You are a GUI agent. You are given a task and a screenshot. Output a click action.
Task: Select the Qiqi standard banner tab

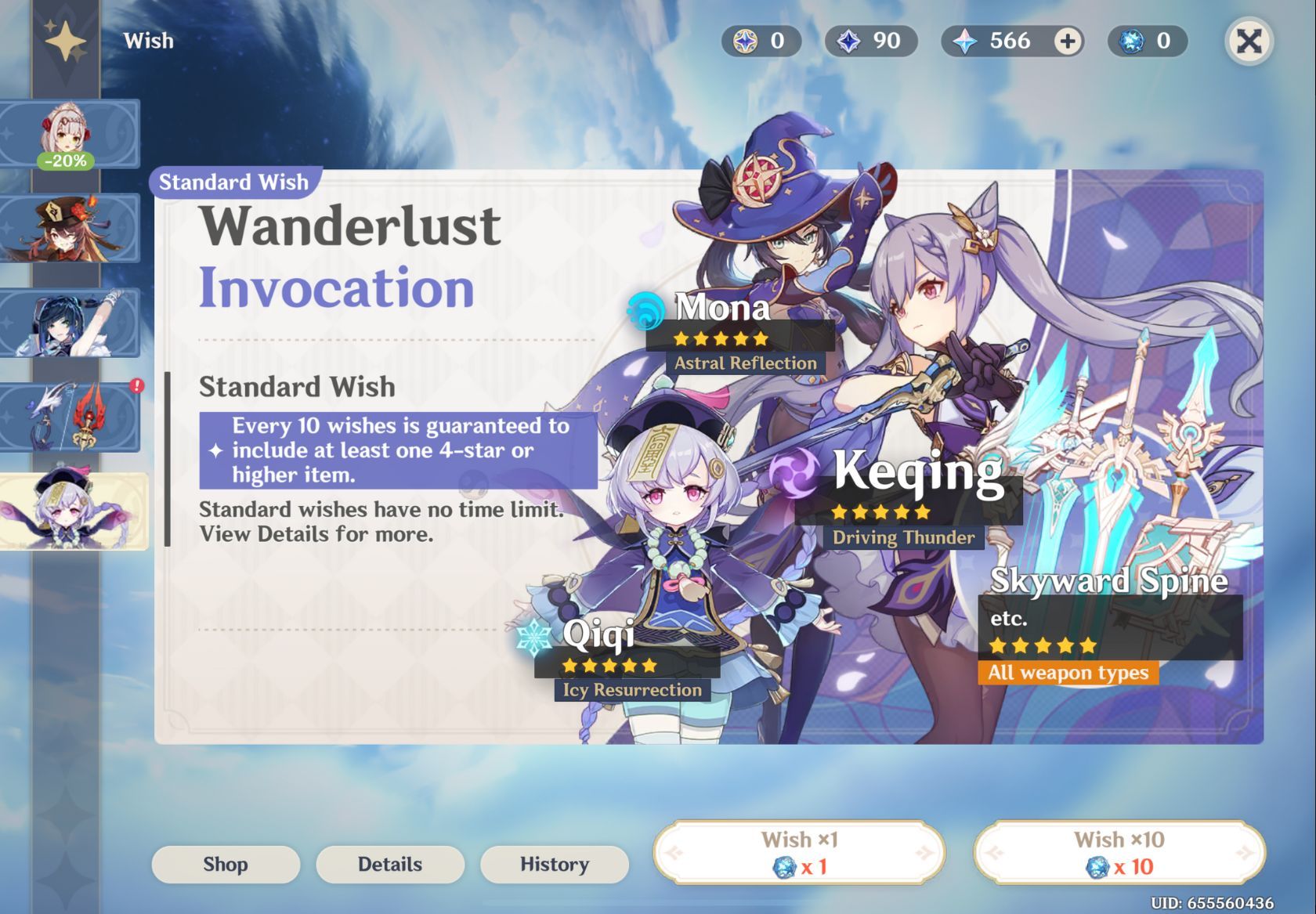click(x=72, y=511)
